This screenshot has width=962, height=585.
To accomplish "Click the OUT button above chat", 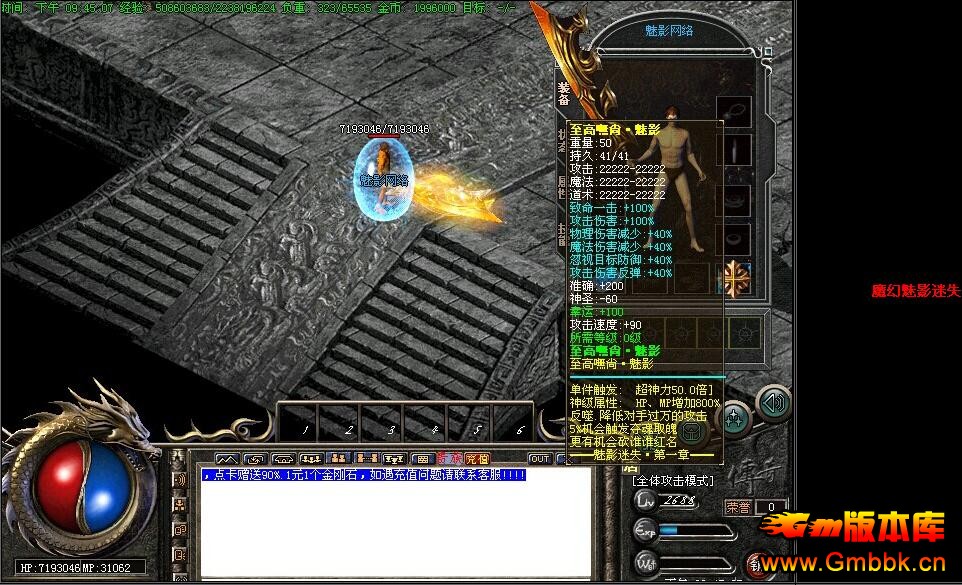I will pos(539,459).
